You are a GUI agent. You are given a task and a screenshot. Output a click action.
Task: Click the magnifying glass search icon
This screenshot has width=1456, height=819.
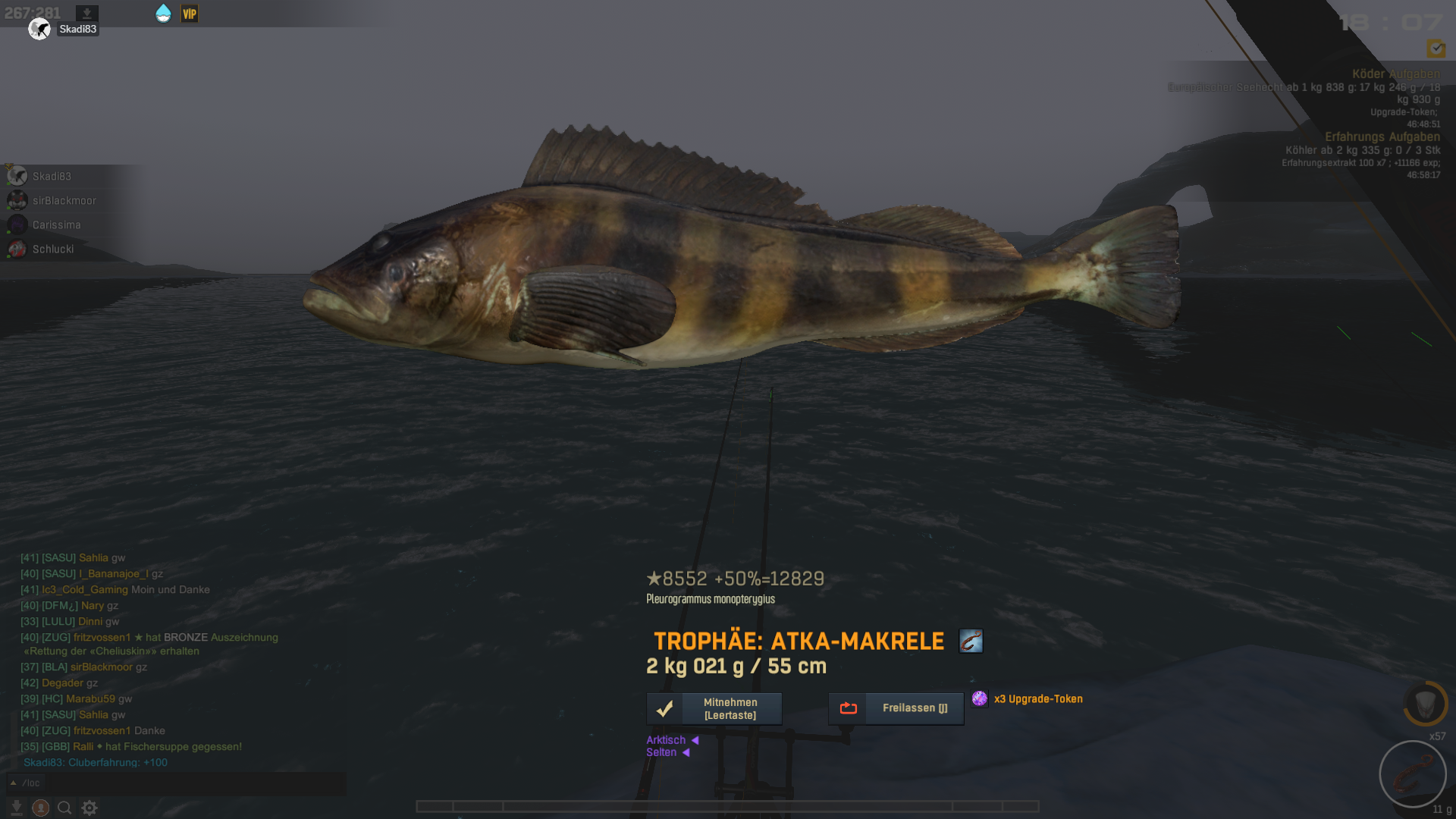[x=64, y=808]
